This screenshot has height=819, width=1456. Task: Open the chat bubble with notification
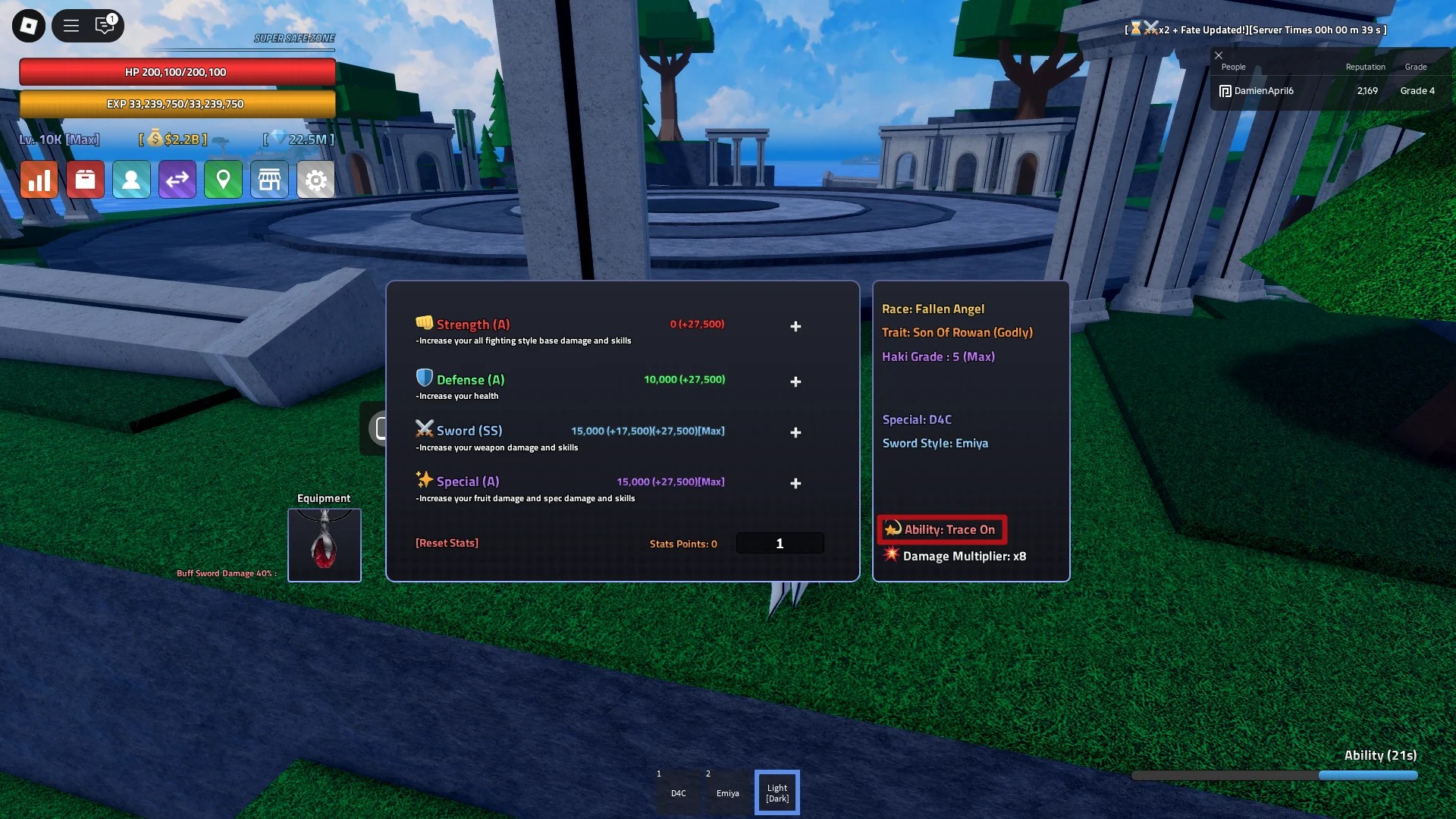106,25
